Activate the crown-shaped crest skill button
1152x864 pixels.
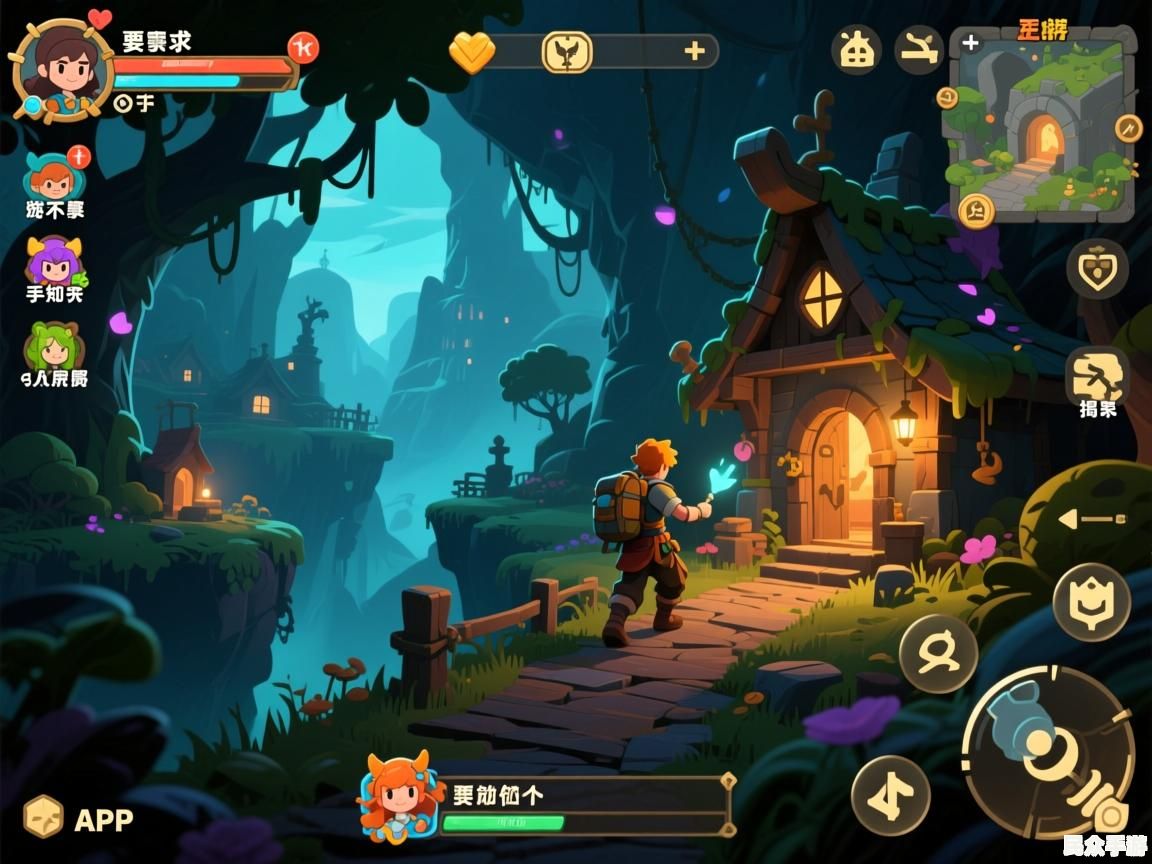pyautogui.click(x=1091, y=602)
